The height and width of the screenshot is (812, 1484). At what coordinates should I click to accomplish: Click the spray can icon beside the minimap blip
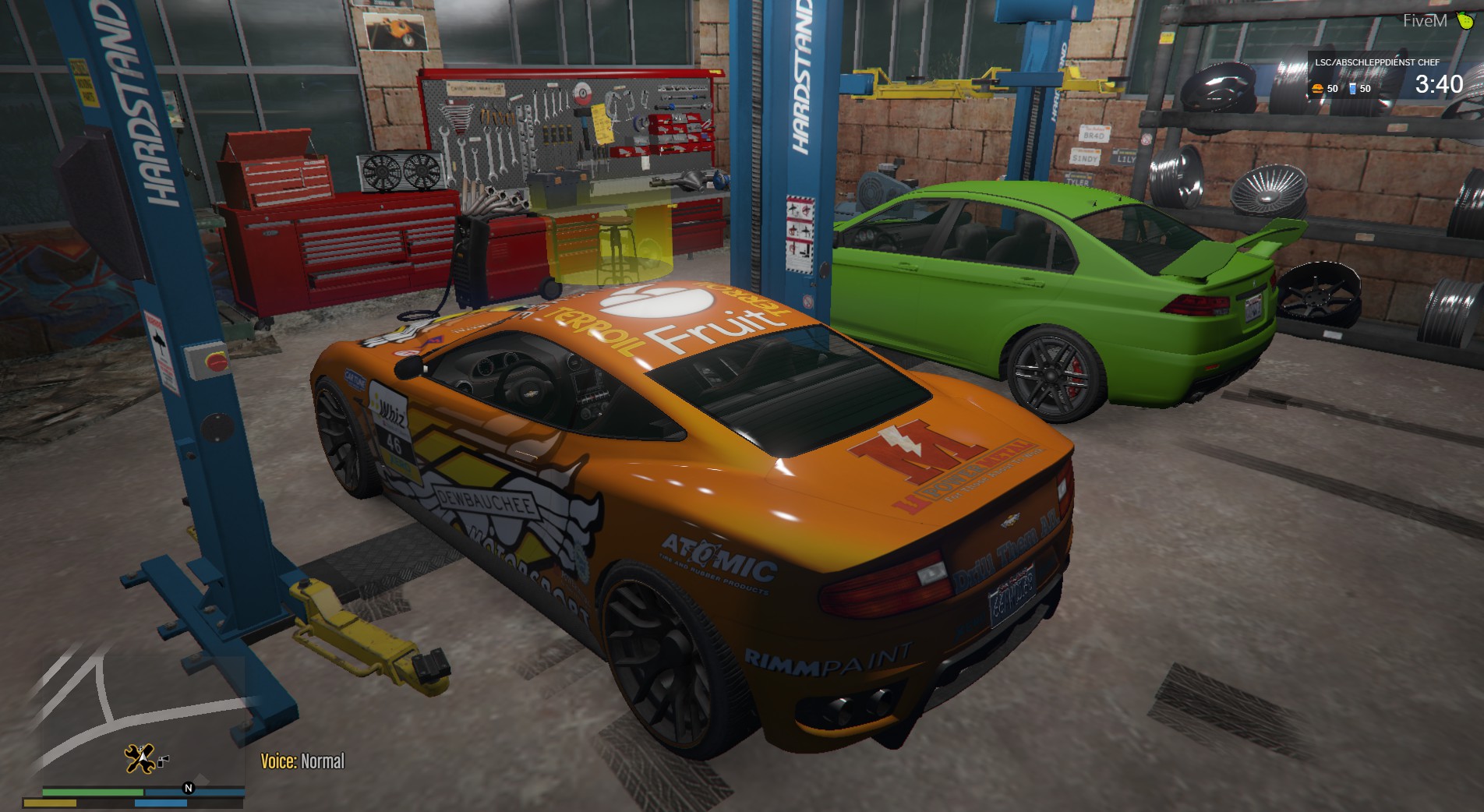pos(163,761)
